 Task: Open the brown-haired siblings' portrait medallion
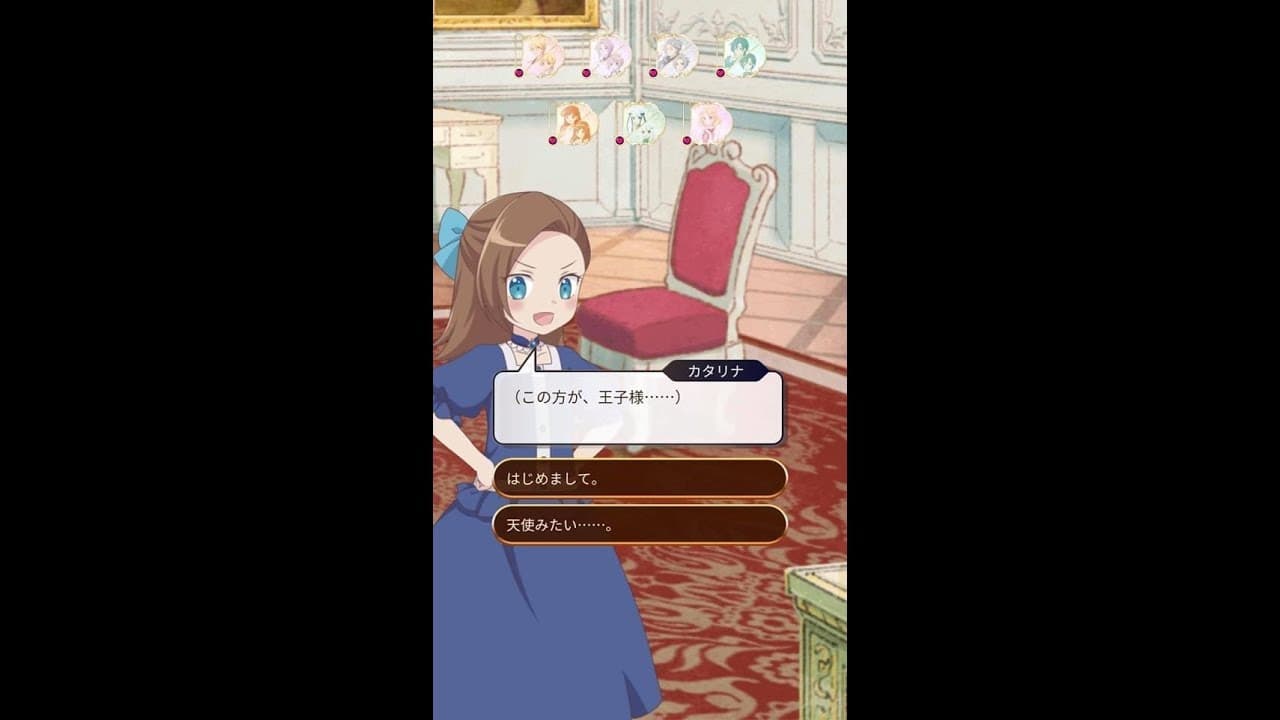(575, 123)
